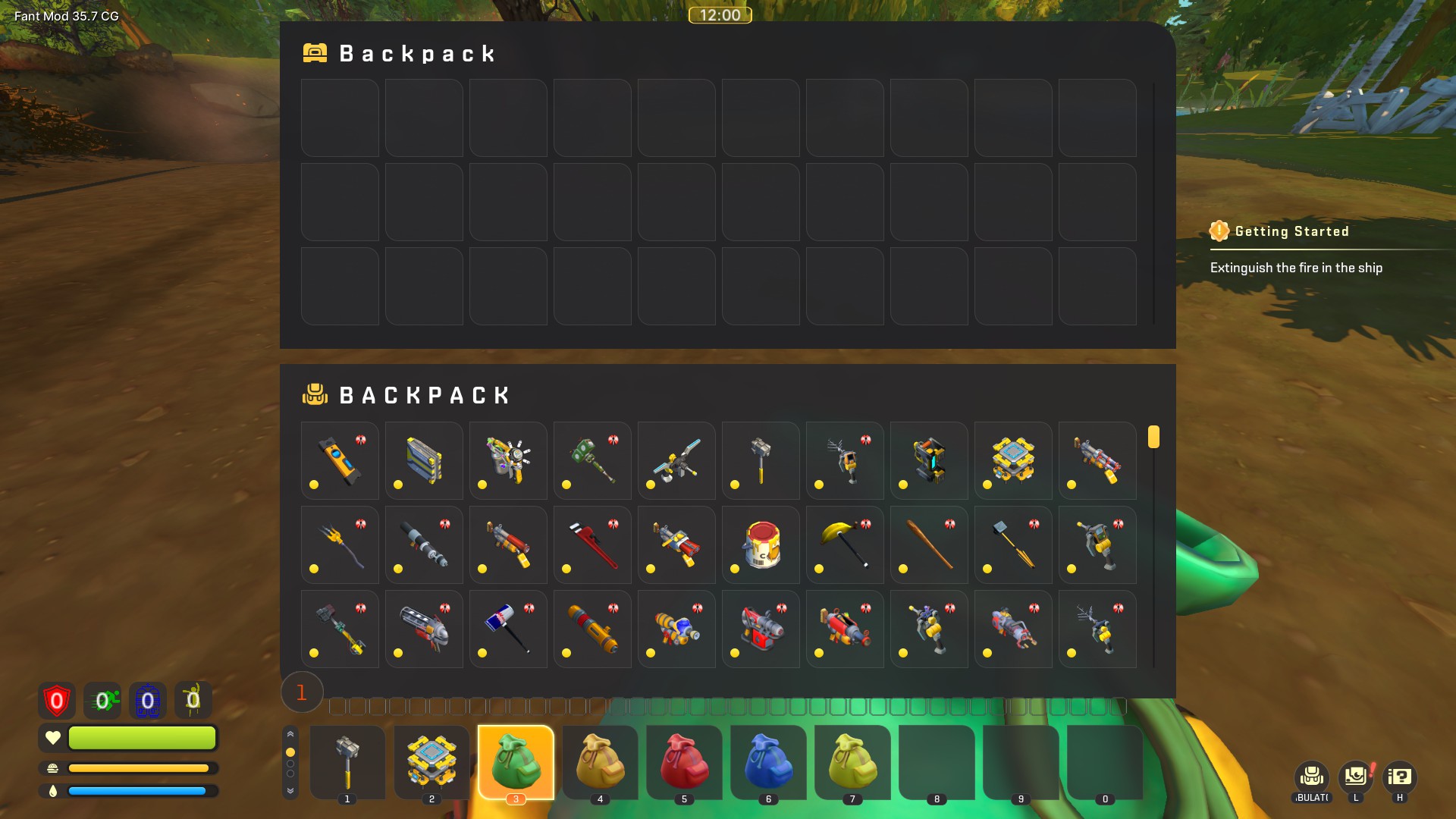Viewport: 1456px width, 819px height.
Task: Select the yellow umbrella in the backpack
Action: coord(845,544)
